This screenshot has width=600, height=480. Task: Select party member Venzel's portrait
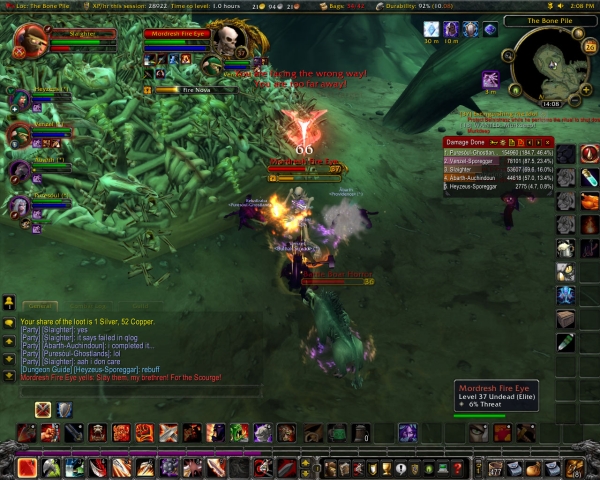19,133
